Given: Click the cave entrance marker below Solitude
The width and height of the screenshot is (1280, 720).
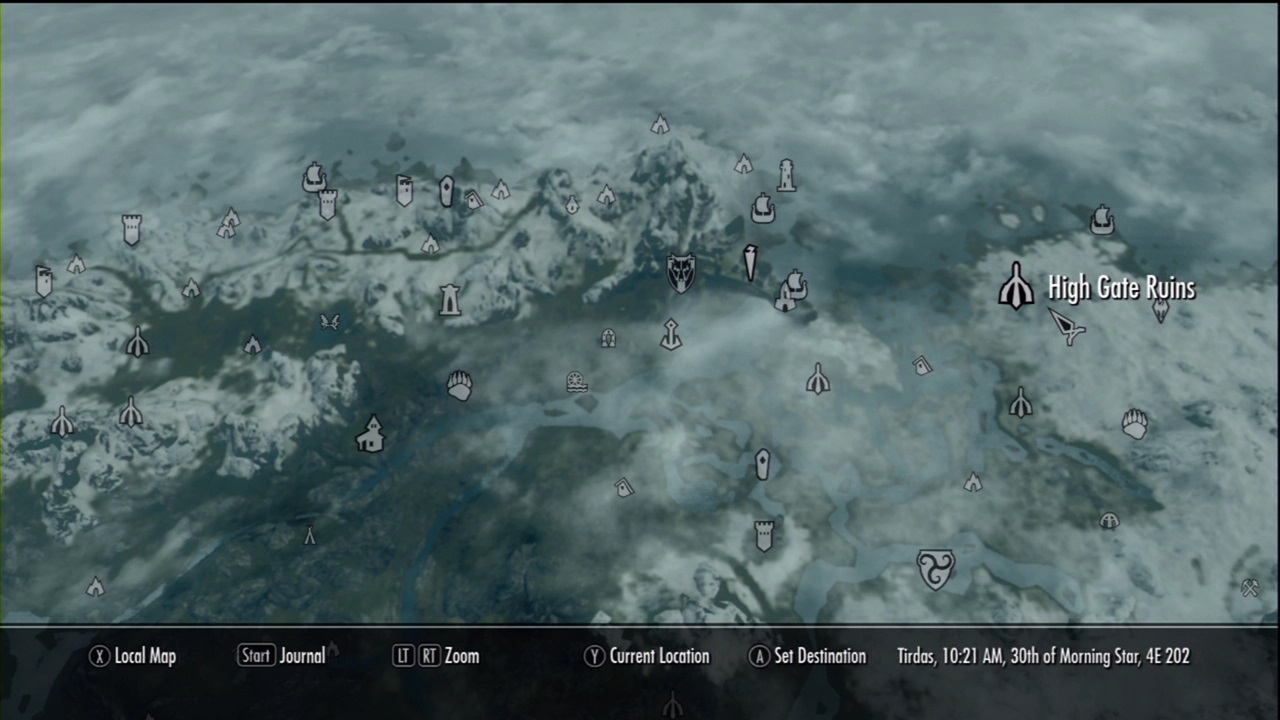Looking at the screenshot, I should 608,340.
